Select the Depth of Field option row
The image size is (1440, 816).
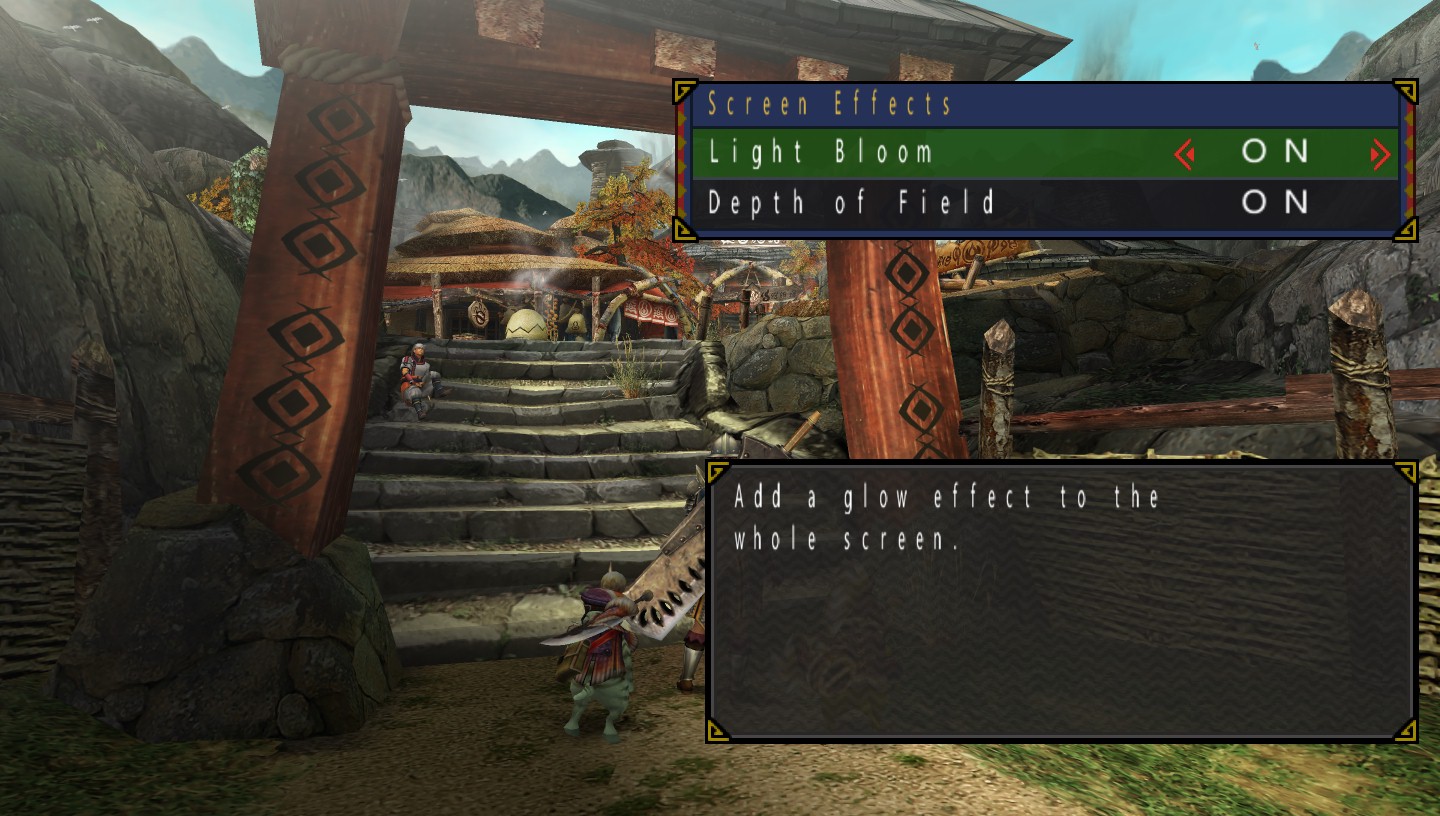point(851,203)
